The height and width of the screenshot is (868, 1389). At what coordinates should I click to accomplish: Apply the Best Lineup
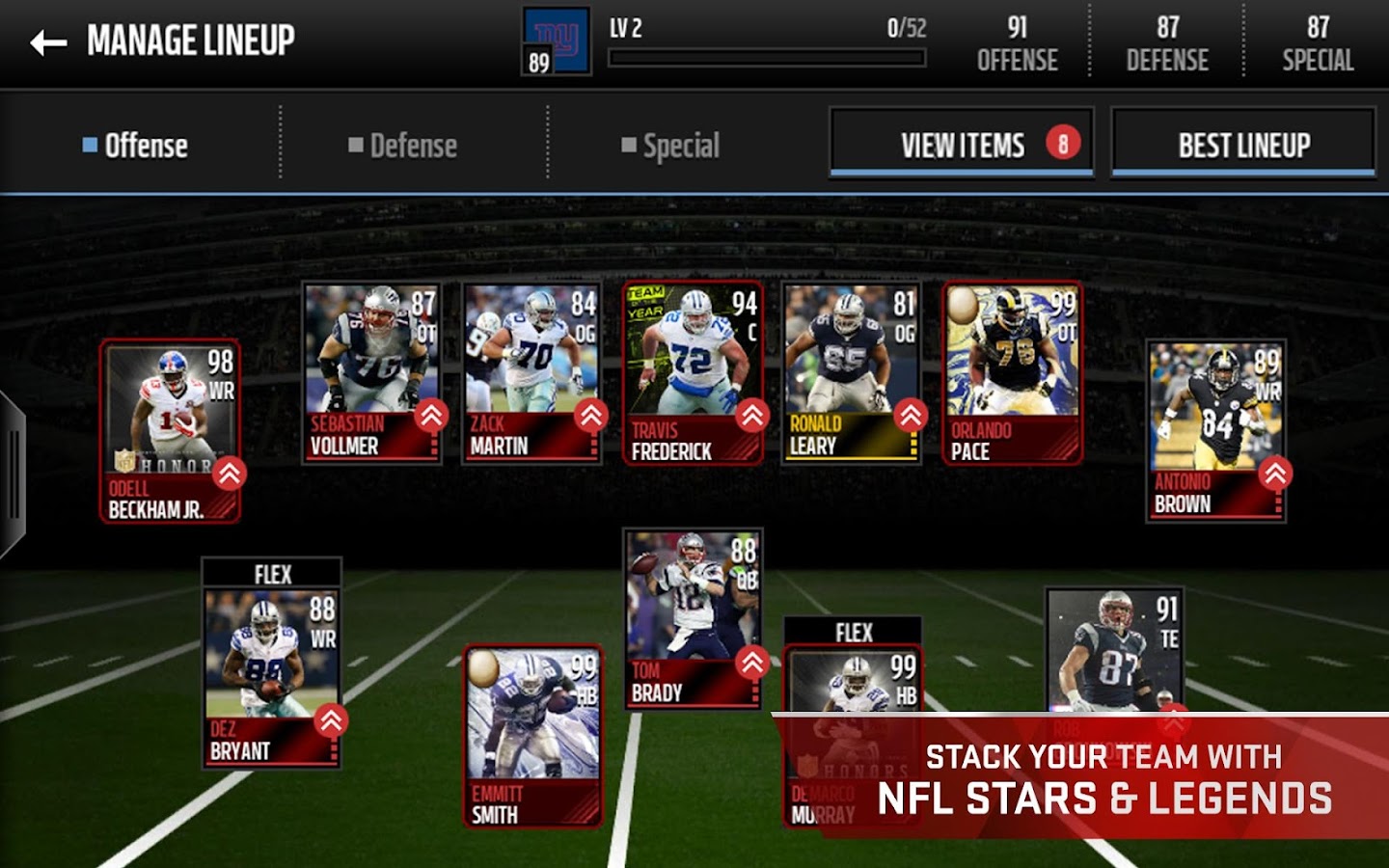(1242, 145)
